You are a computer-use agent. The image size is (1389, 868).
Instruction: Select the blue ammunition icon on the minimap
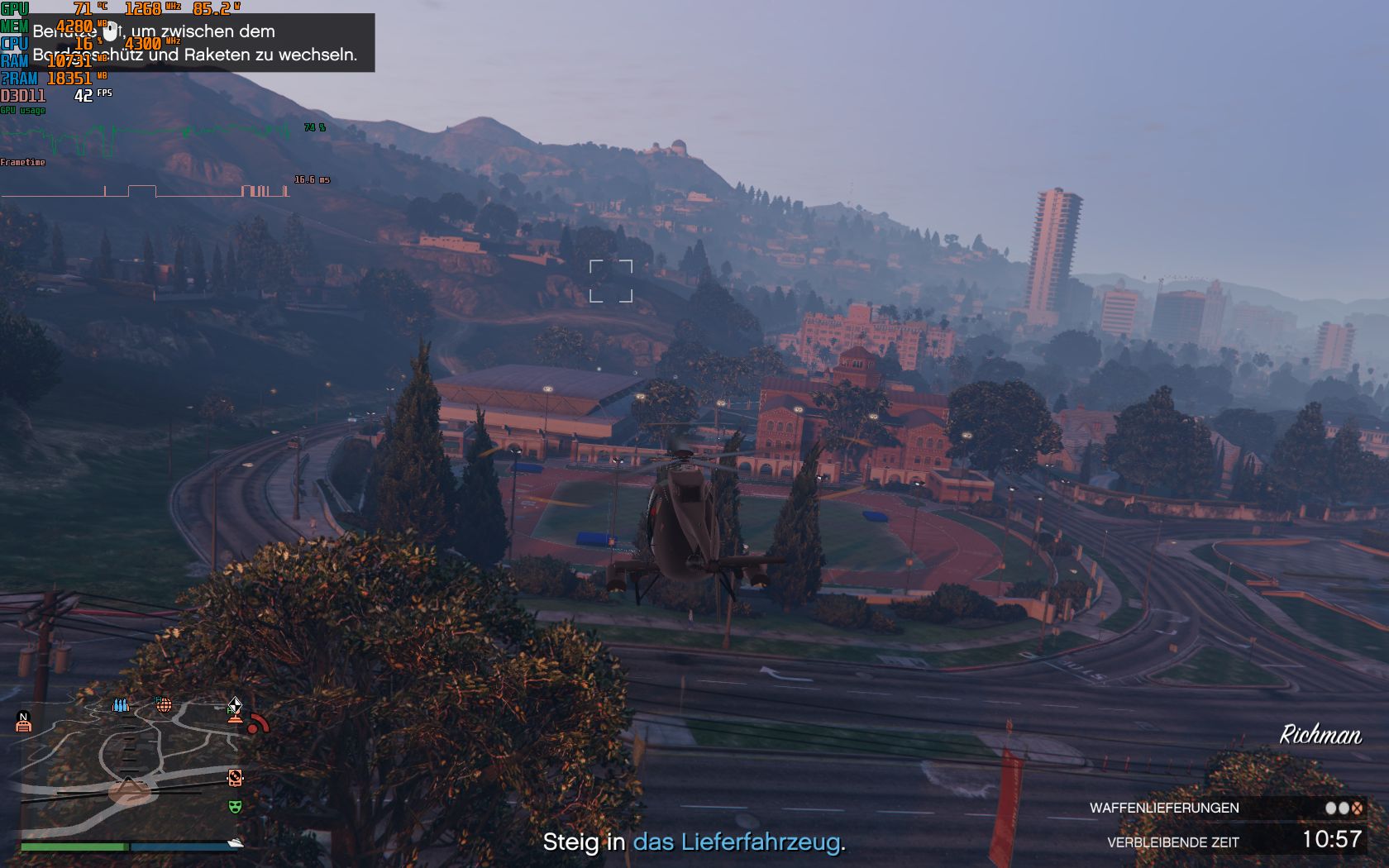(x=120, y=705)
